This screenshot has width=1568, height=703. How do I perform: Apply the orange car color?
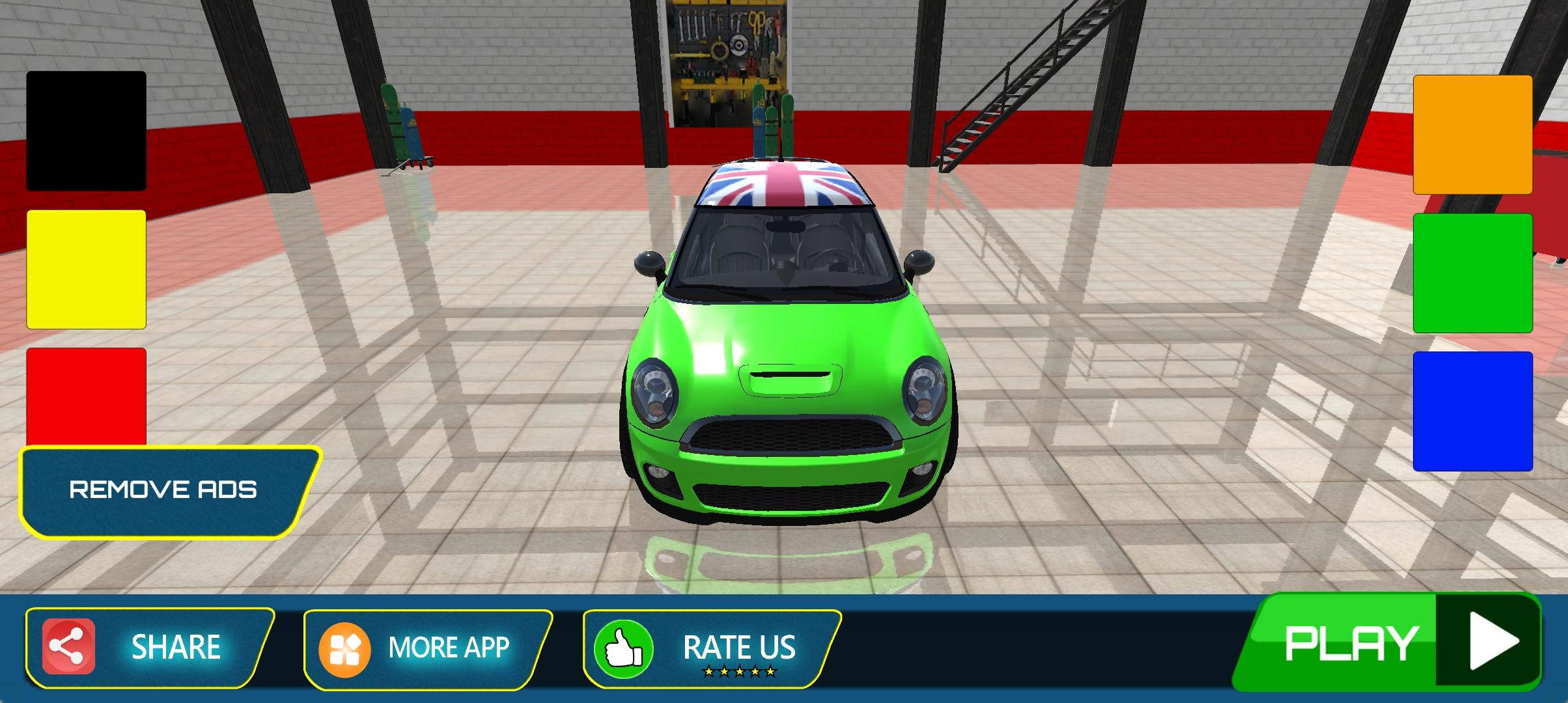(1472, 135)
